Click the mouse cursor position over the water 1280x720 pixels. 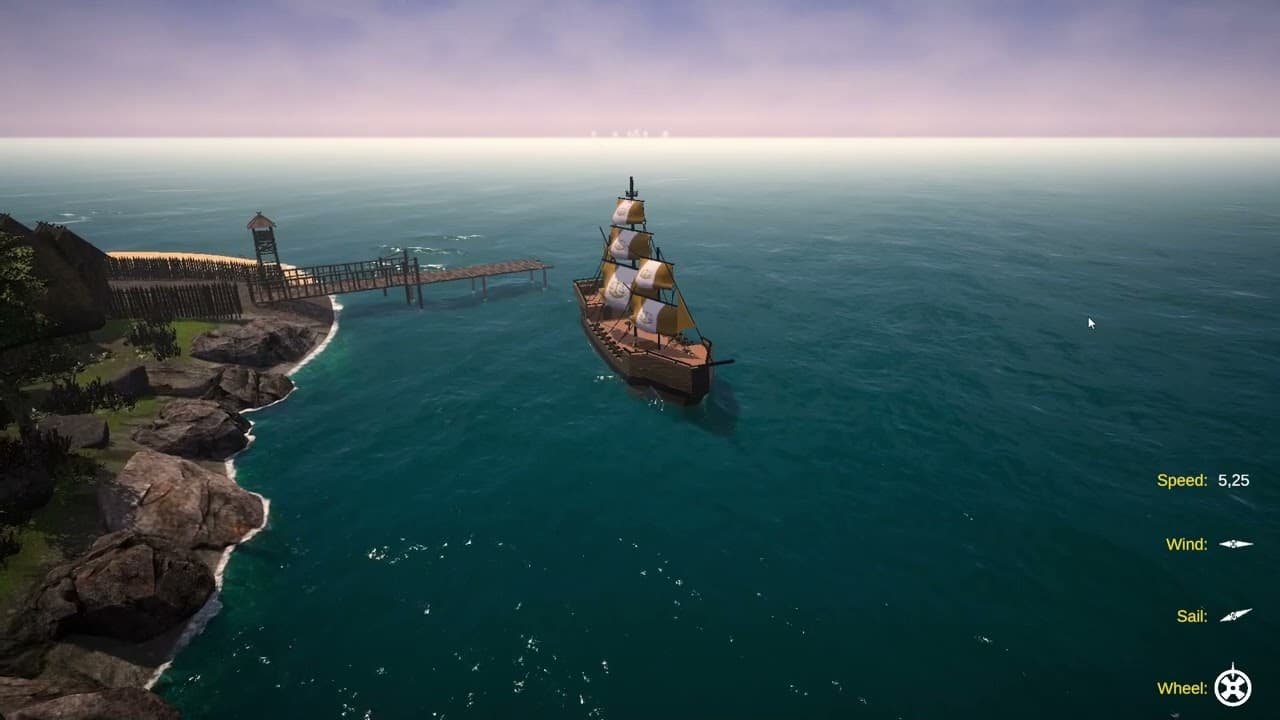(x=1089, y=322)
